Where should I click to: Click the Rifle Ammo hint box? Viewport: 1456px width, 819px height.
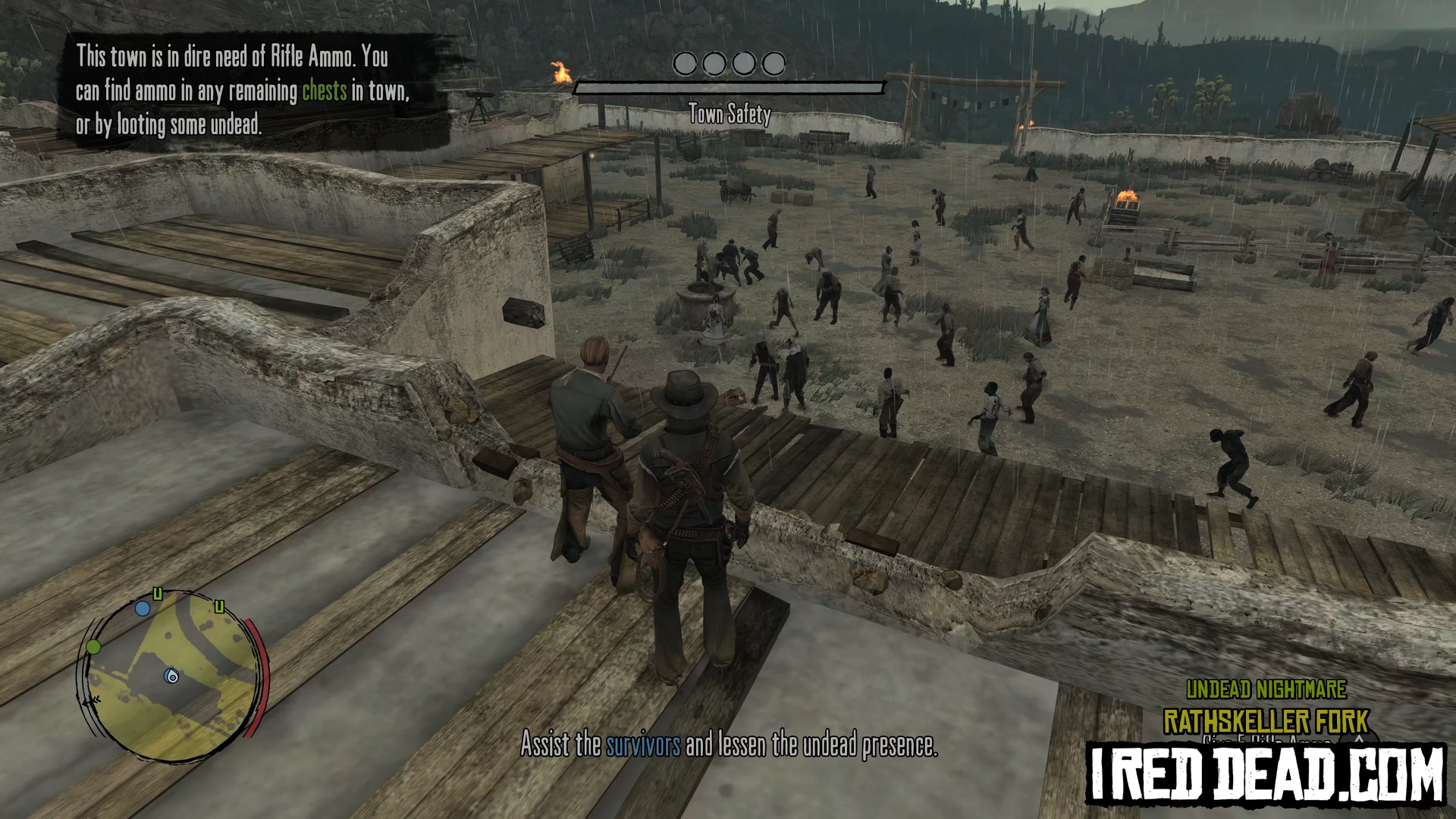[244, 90]
